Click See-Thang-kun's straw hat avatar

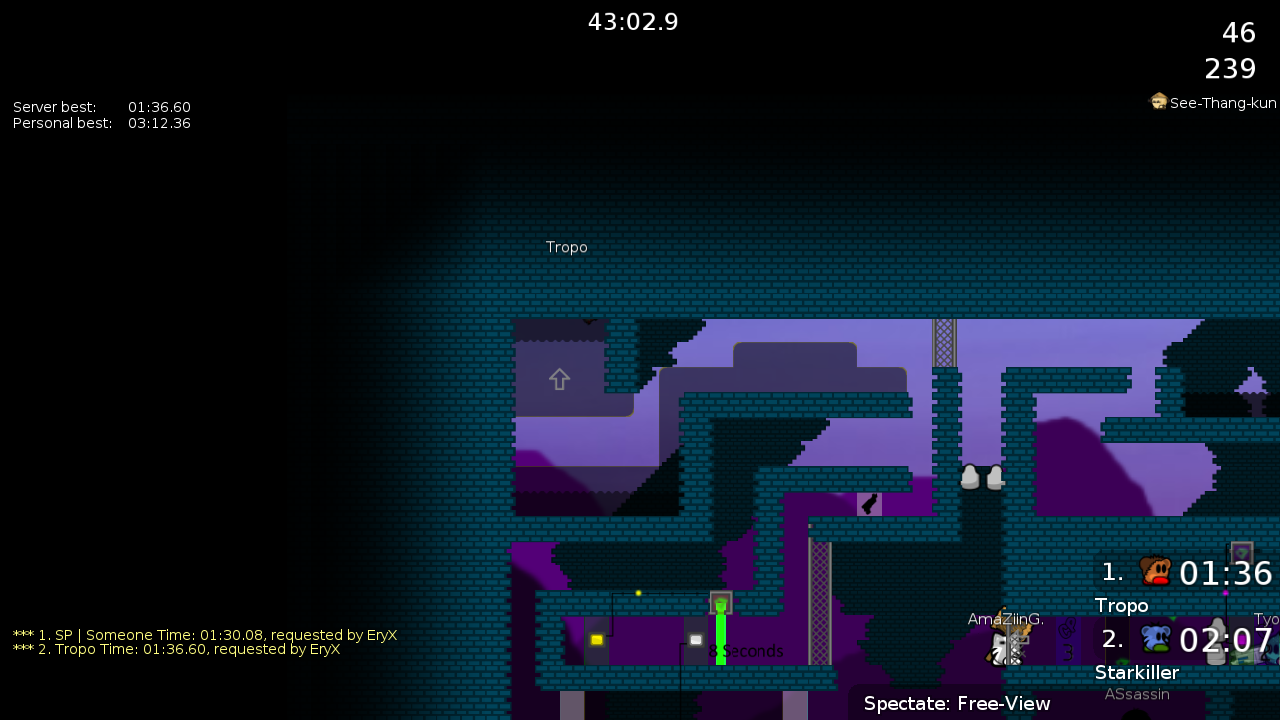click(1158, 101)
